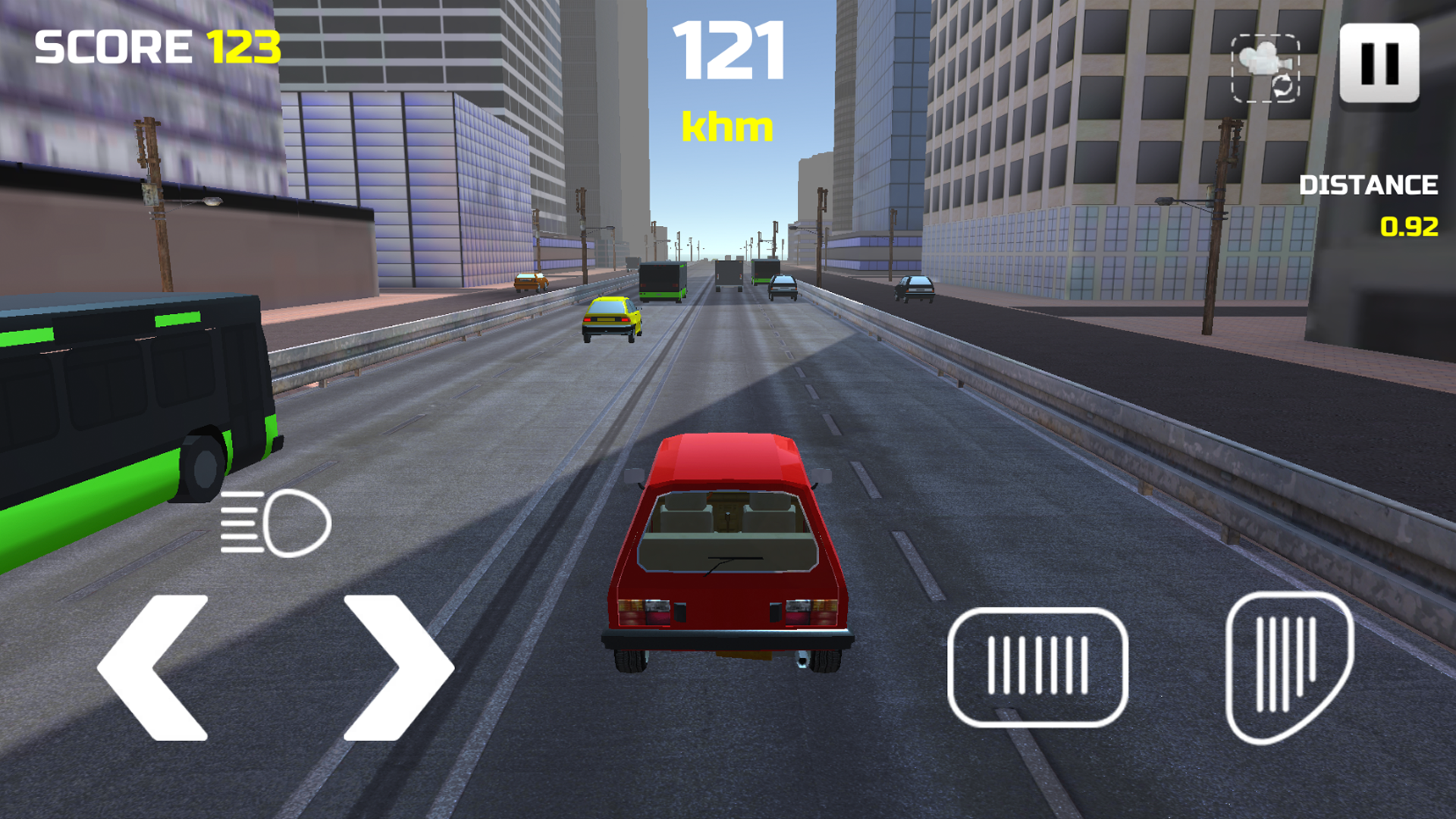Tap the rotate symbol inside the camera icon
The width and height of the screenshot is (1456, 819).
1282,86
